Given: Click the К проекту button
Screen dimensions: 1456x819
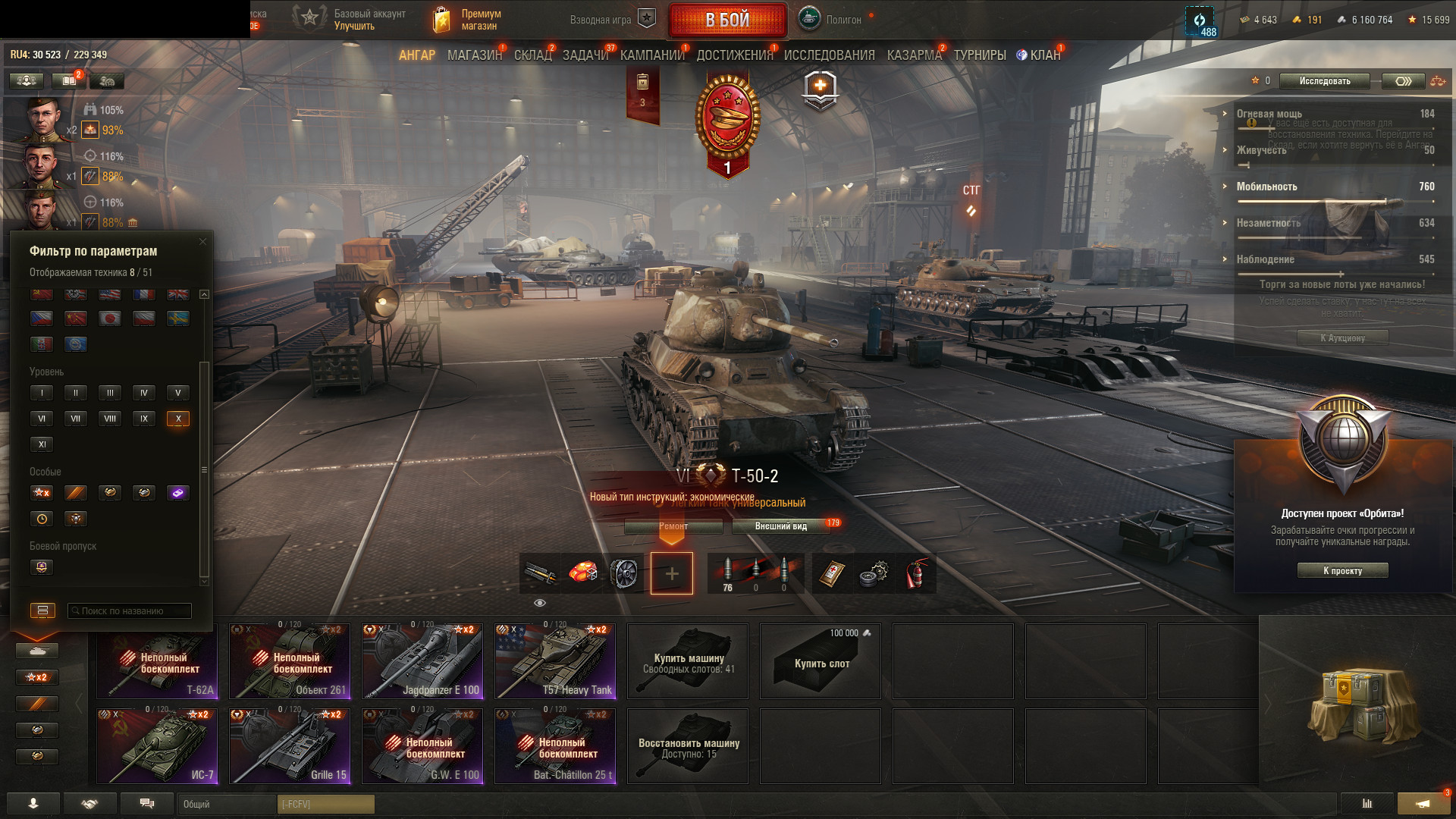Looking at the screenshot, I should click(x=1342, y=571).
